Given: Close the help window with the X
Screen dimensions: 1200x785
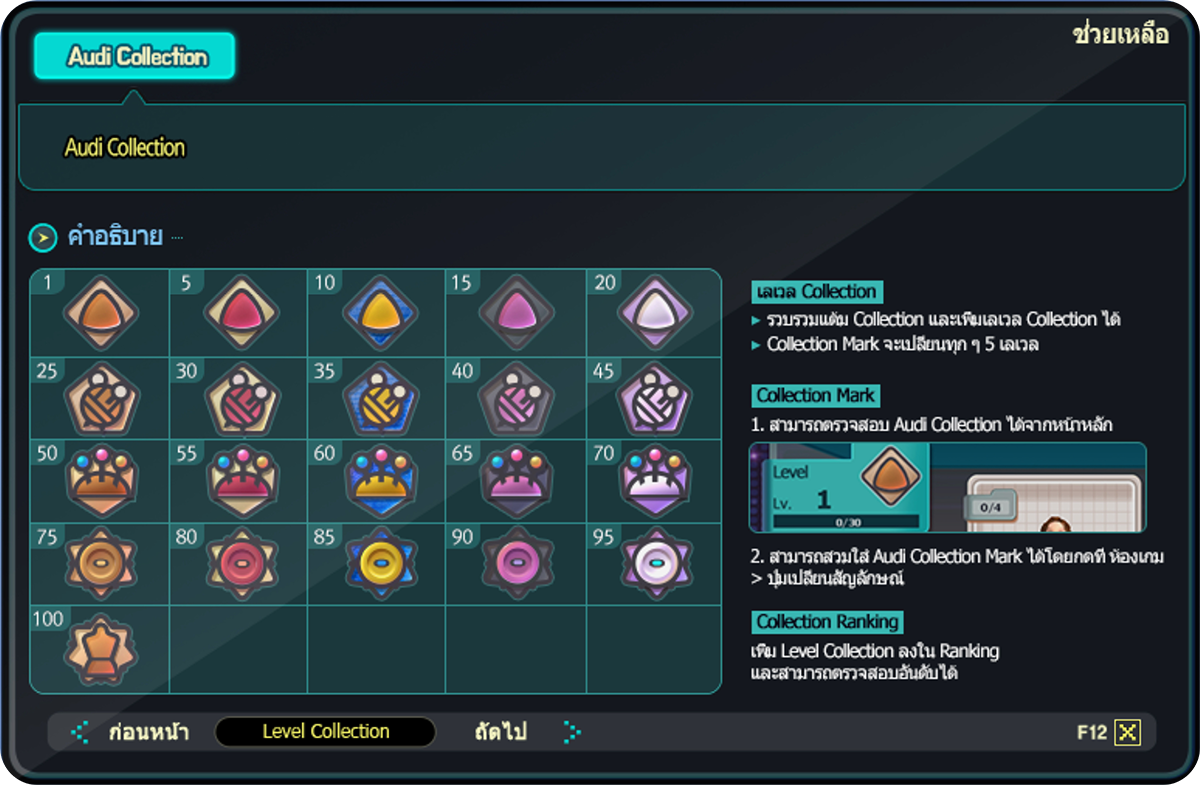Looking at the screenshot, I should [1128, 732].
